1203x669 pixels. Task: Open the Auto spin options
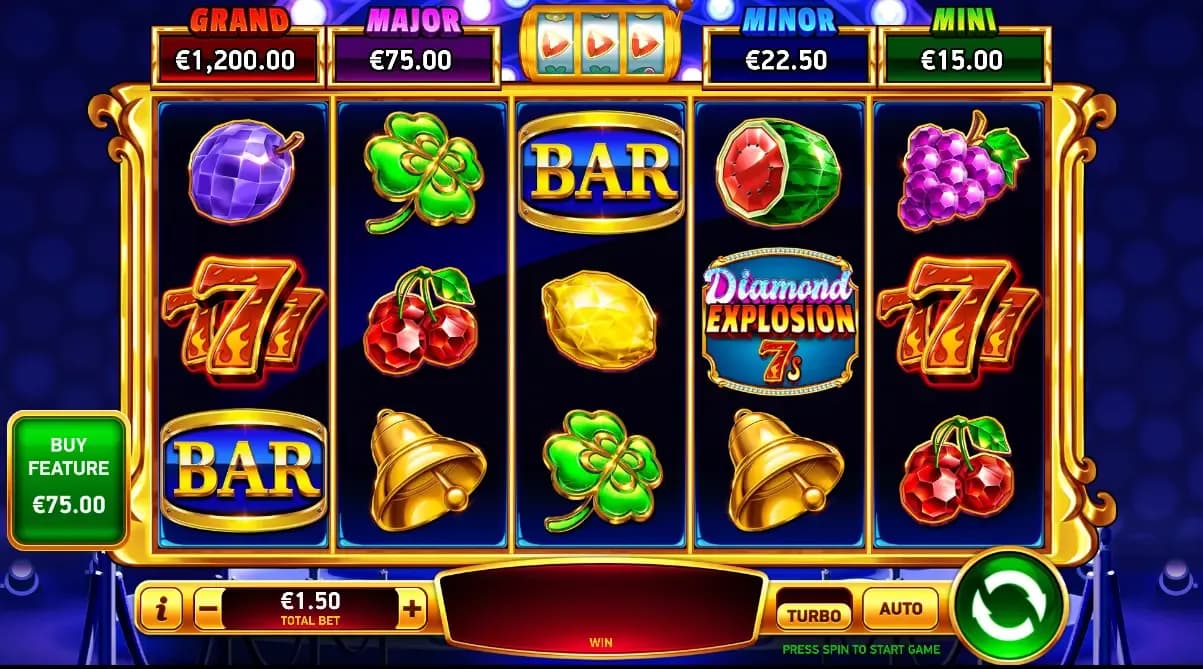coord(900,607)
